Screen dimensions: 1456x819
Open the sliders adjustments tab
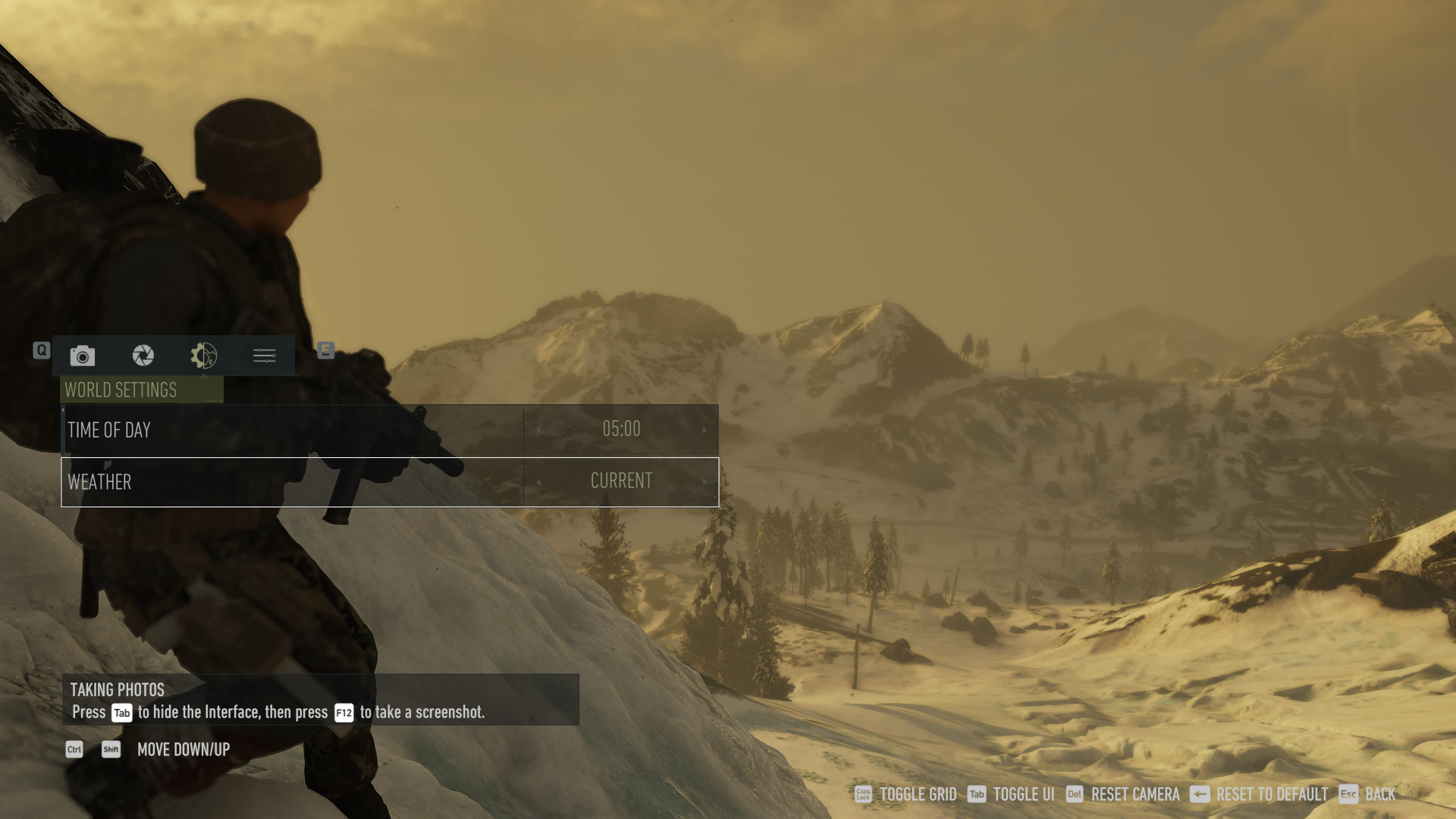[x=265, y=356]
